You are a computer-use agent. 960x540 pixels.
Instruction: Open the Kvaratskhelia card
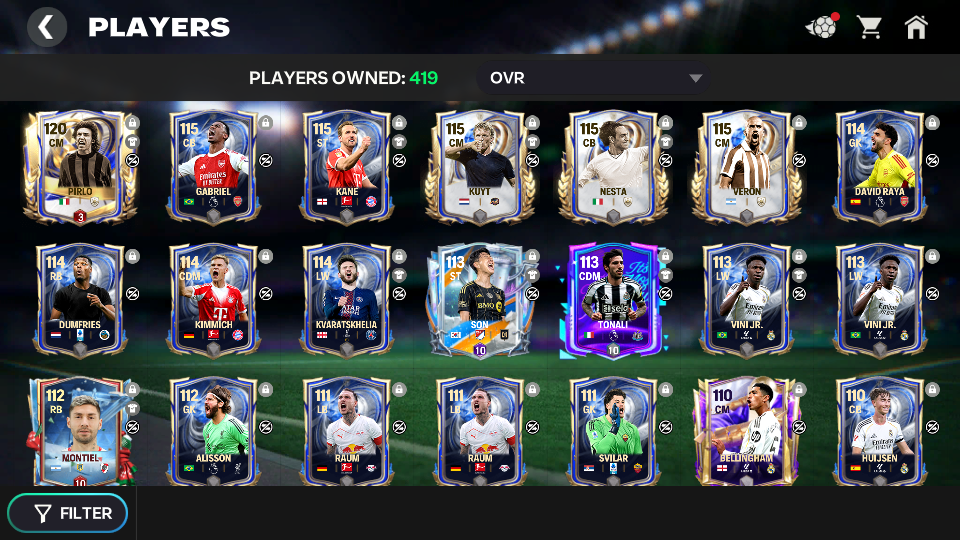coord(346,299)
